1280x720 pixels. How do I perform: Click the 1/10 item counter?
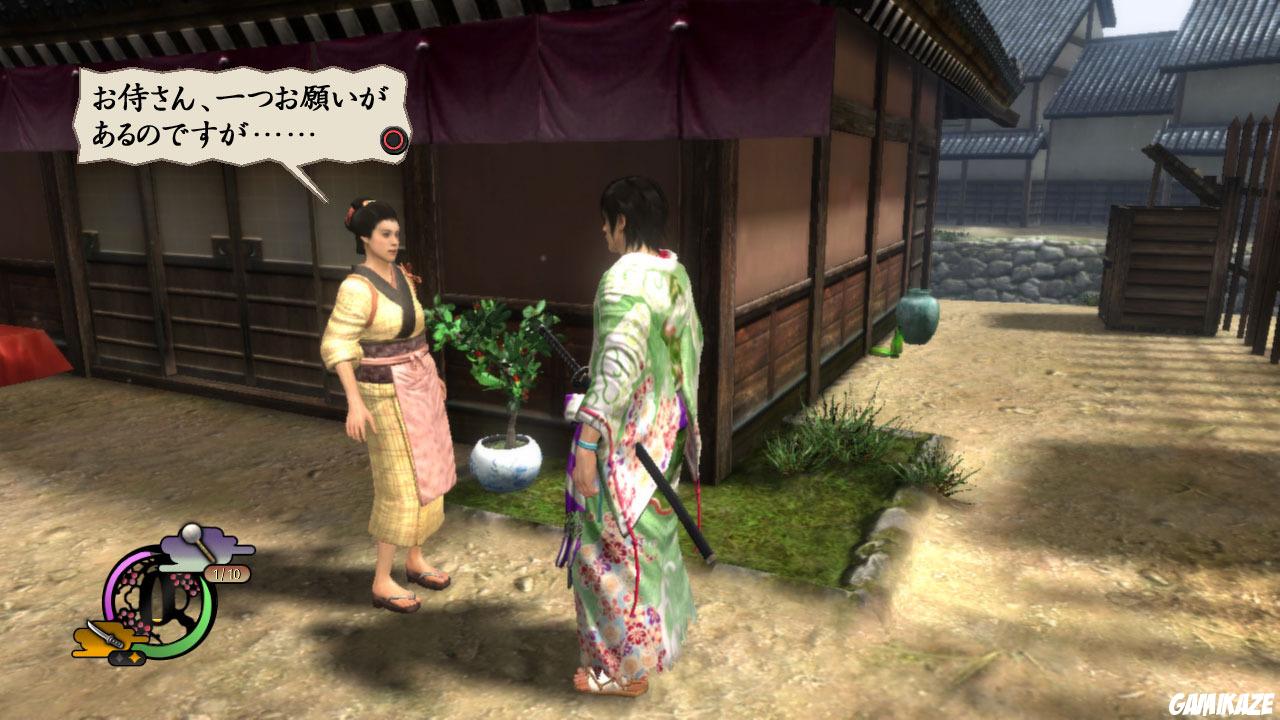pos(227,574)
